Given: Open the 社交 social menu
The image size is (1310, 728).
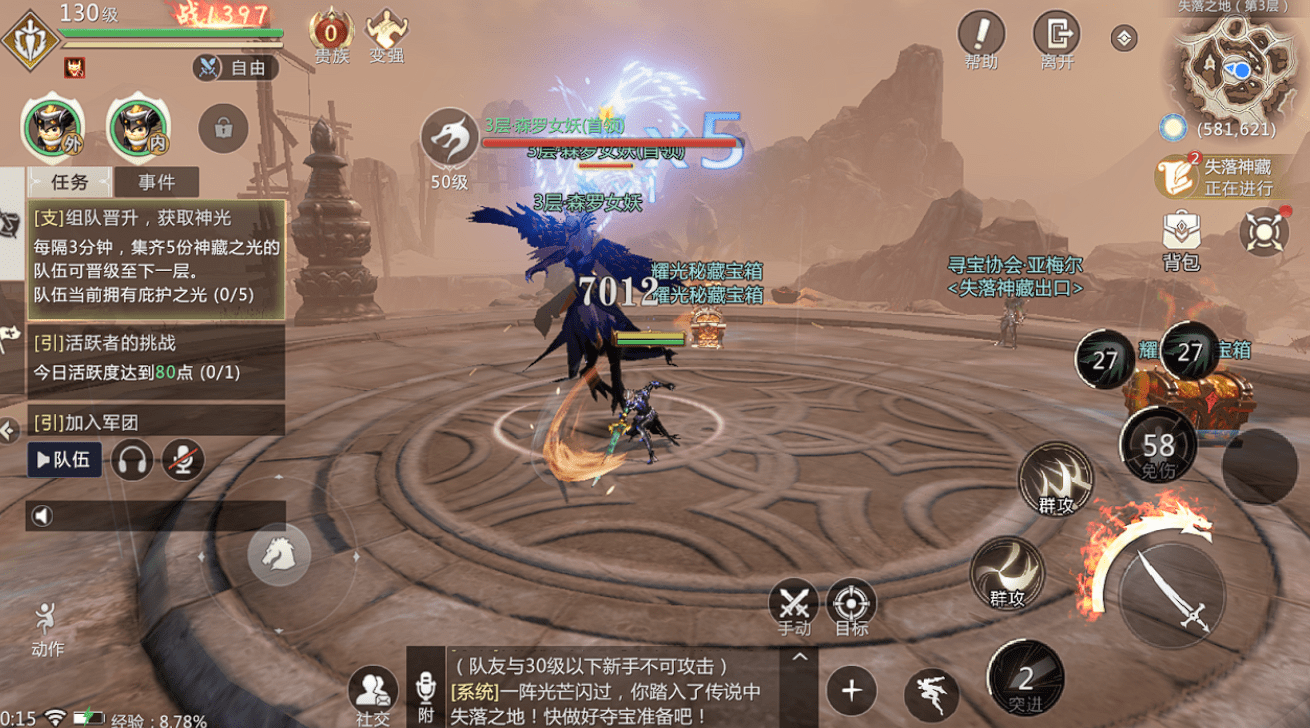Looking at the screenshot, I should click(373, 692).
